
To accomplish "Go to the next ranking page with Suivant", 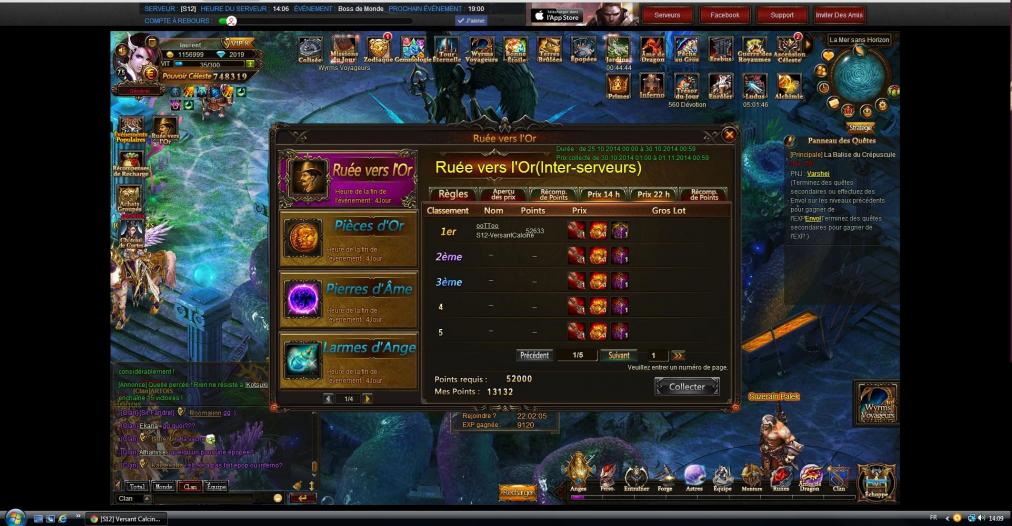I will (619, 355).
